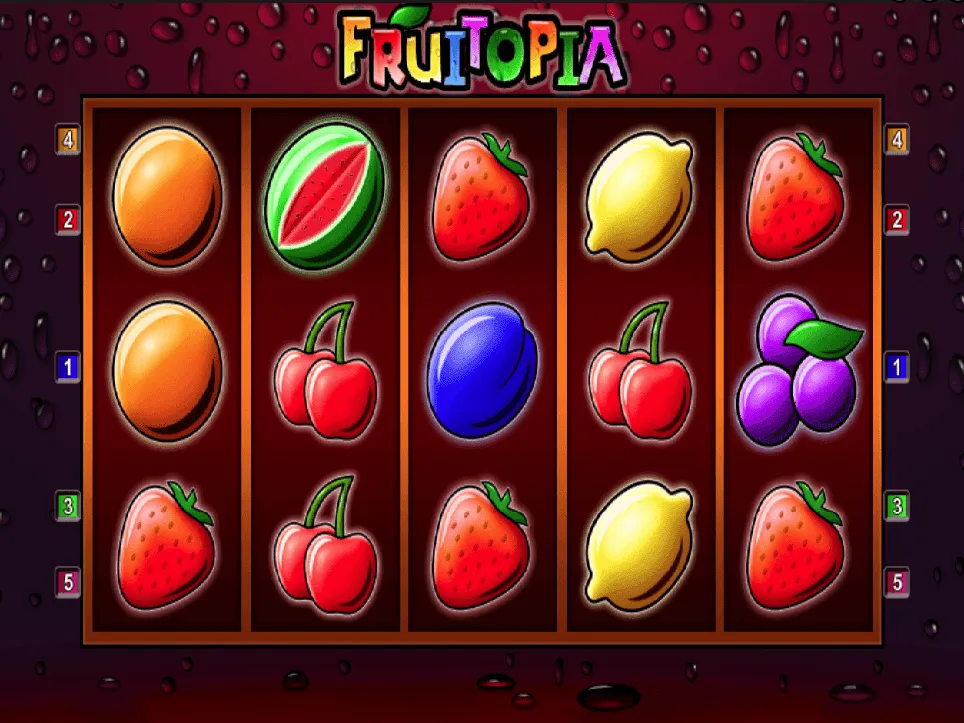Click payline 3 marker left of the reels
Image resolution: width=964 pixels, height=723 pixels.
click(x=68, y=506)
